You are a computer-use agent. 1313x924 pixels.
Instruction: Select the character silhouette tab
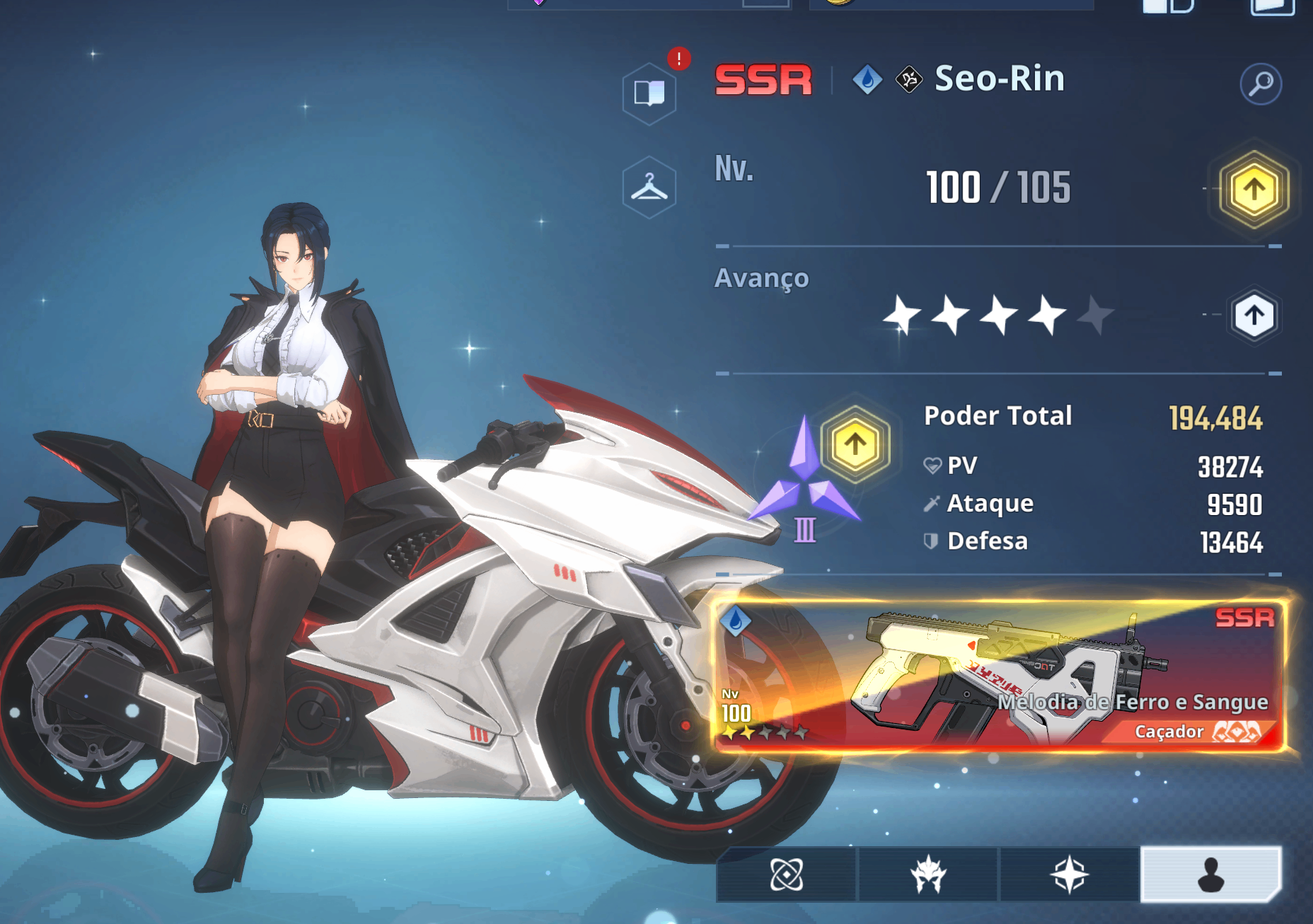[x=1210, y=875]
